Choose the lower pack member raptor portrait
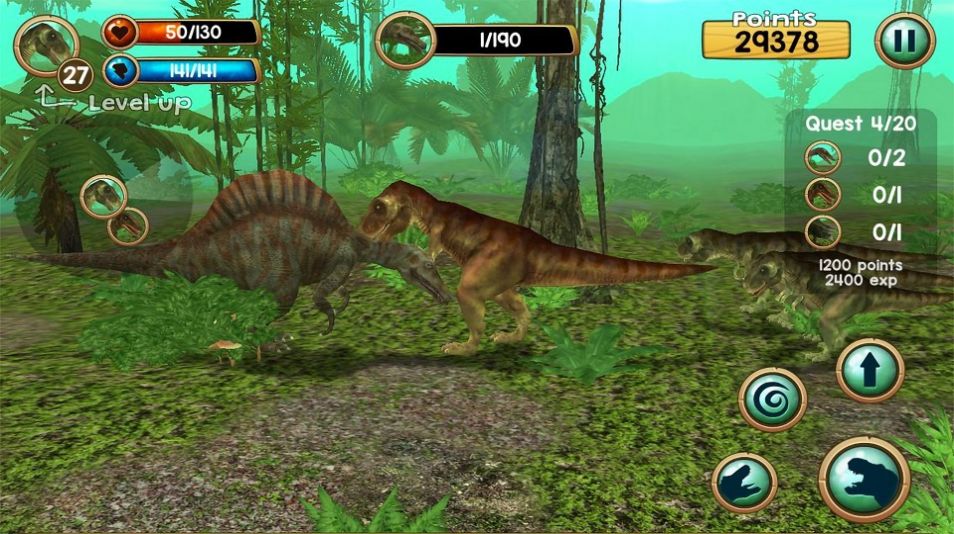 [128, 227]
